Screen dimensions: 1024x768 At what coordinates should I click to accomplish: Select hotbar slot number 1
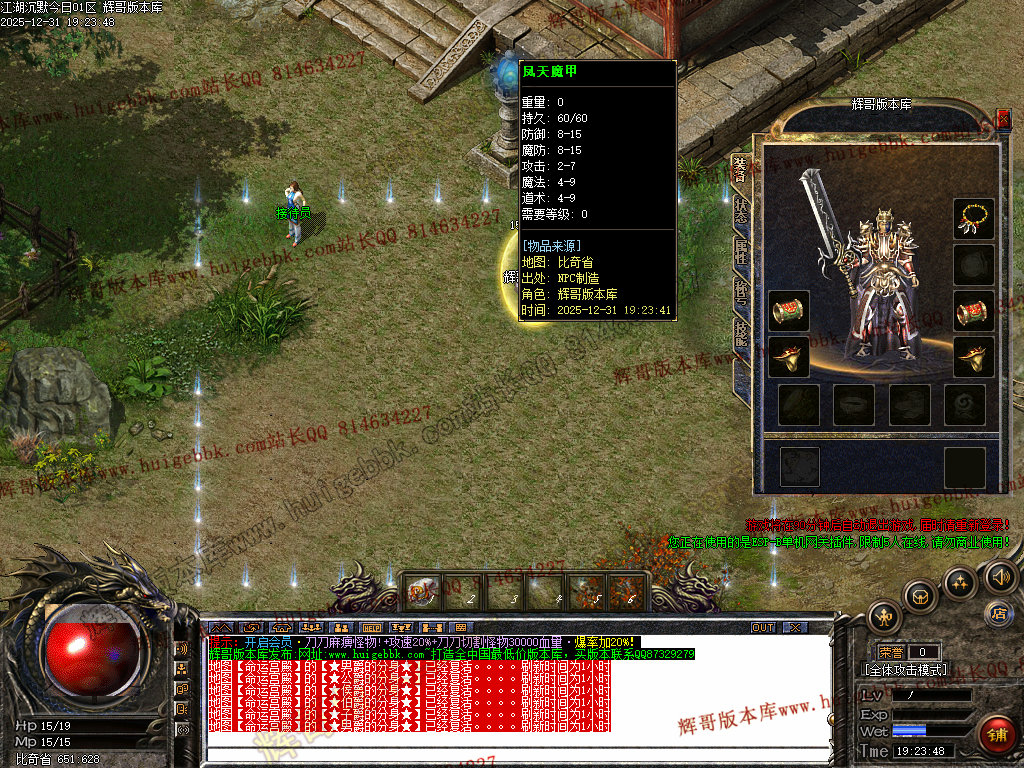(x=420, y=591)
